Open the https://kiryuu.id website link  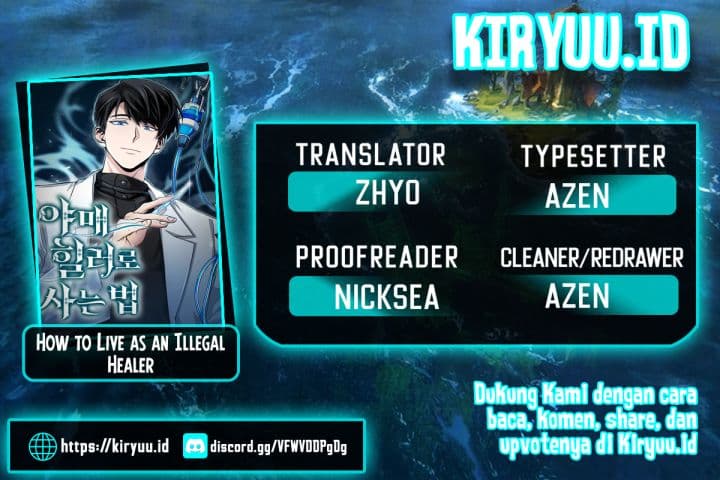click(98, 443)
